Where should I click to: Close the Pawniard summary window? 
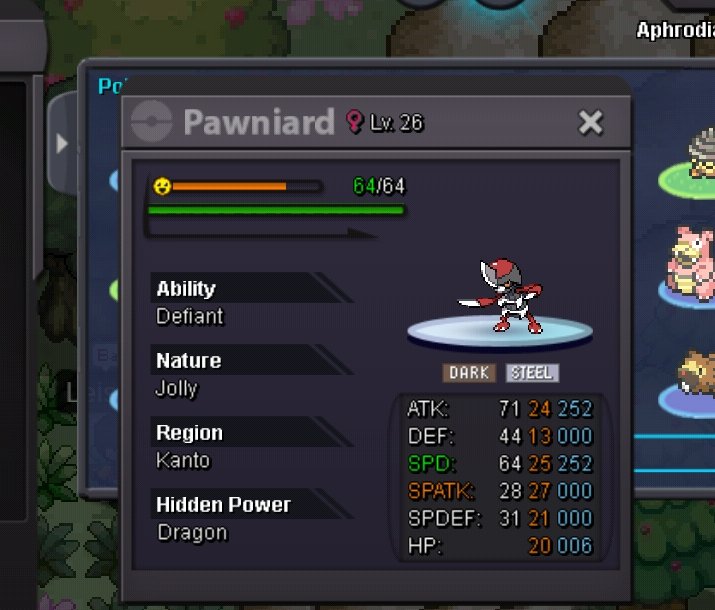591,123
